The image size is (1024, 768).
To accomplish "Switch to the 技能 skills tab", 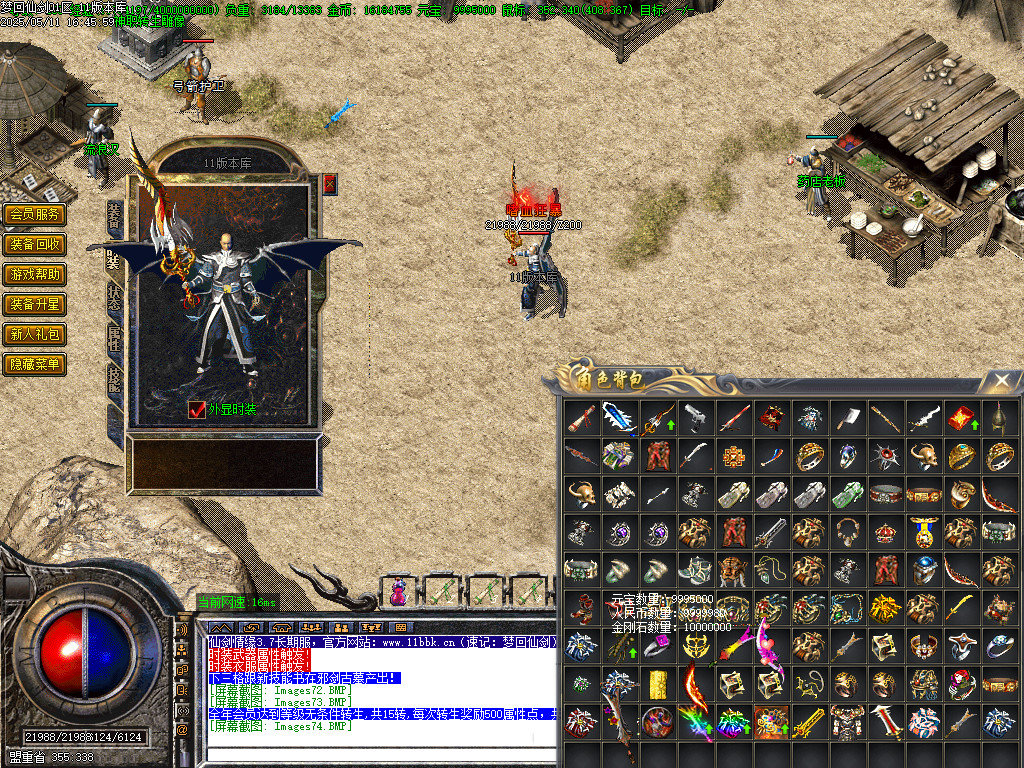I will click(x=114, y=378).
